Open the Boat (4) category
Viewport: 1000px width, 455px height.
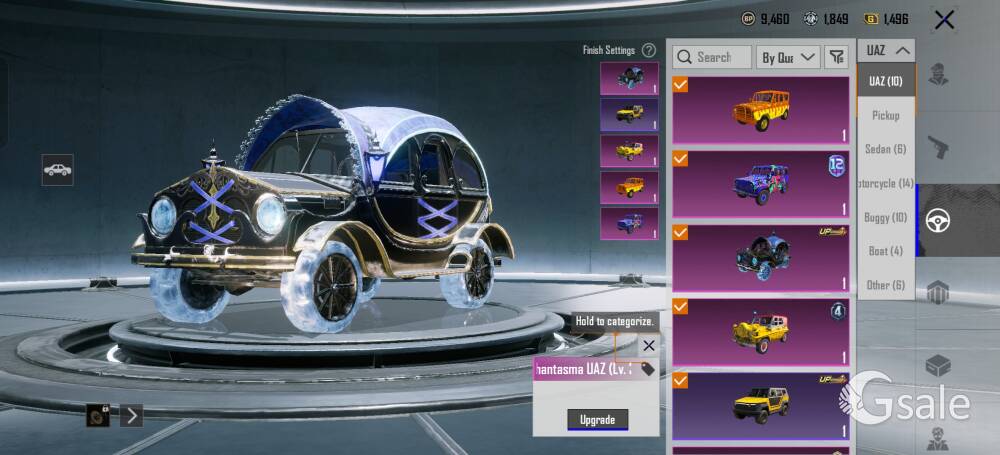[886, 251]
